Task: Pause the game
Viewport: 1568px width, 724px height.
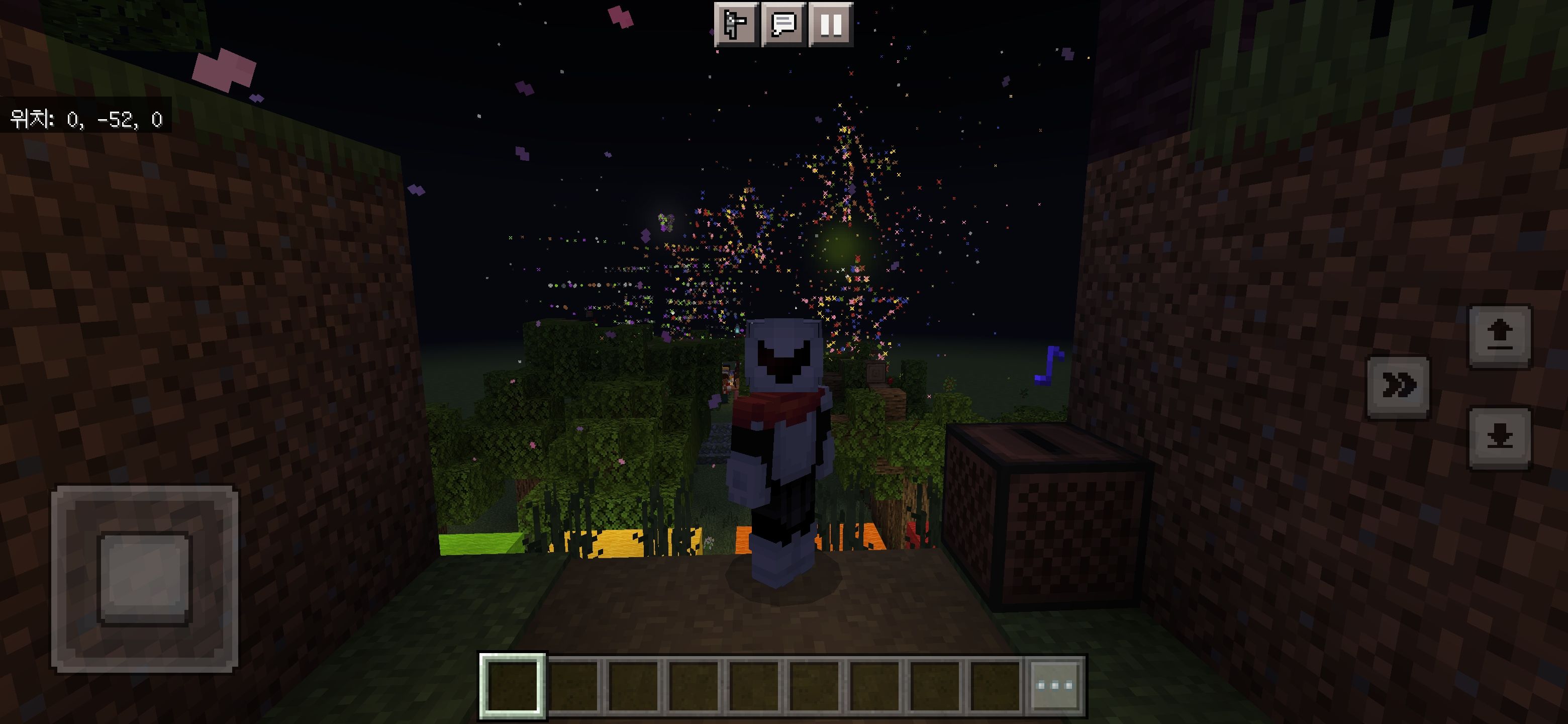Action: point(831,24)
